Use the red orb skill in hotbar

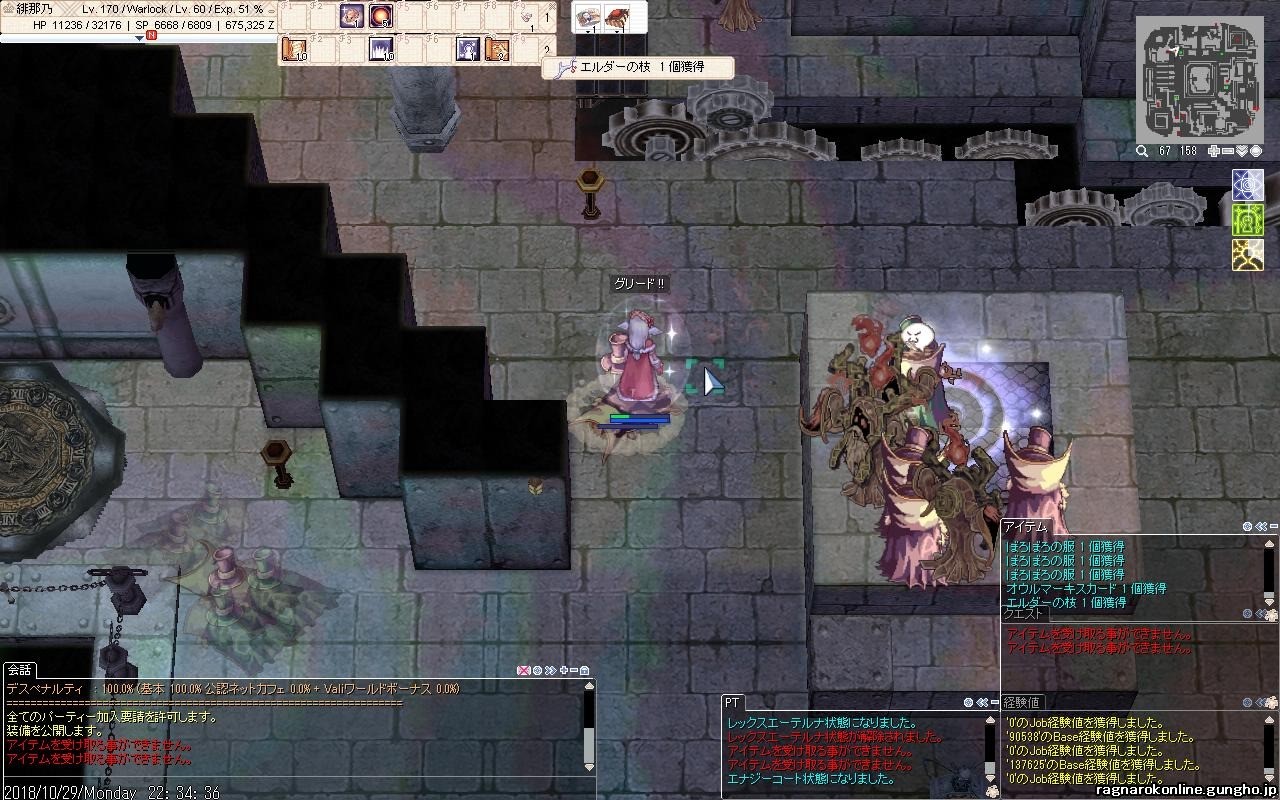coord(381,16)
